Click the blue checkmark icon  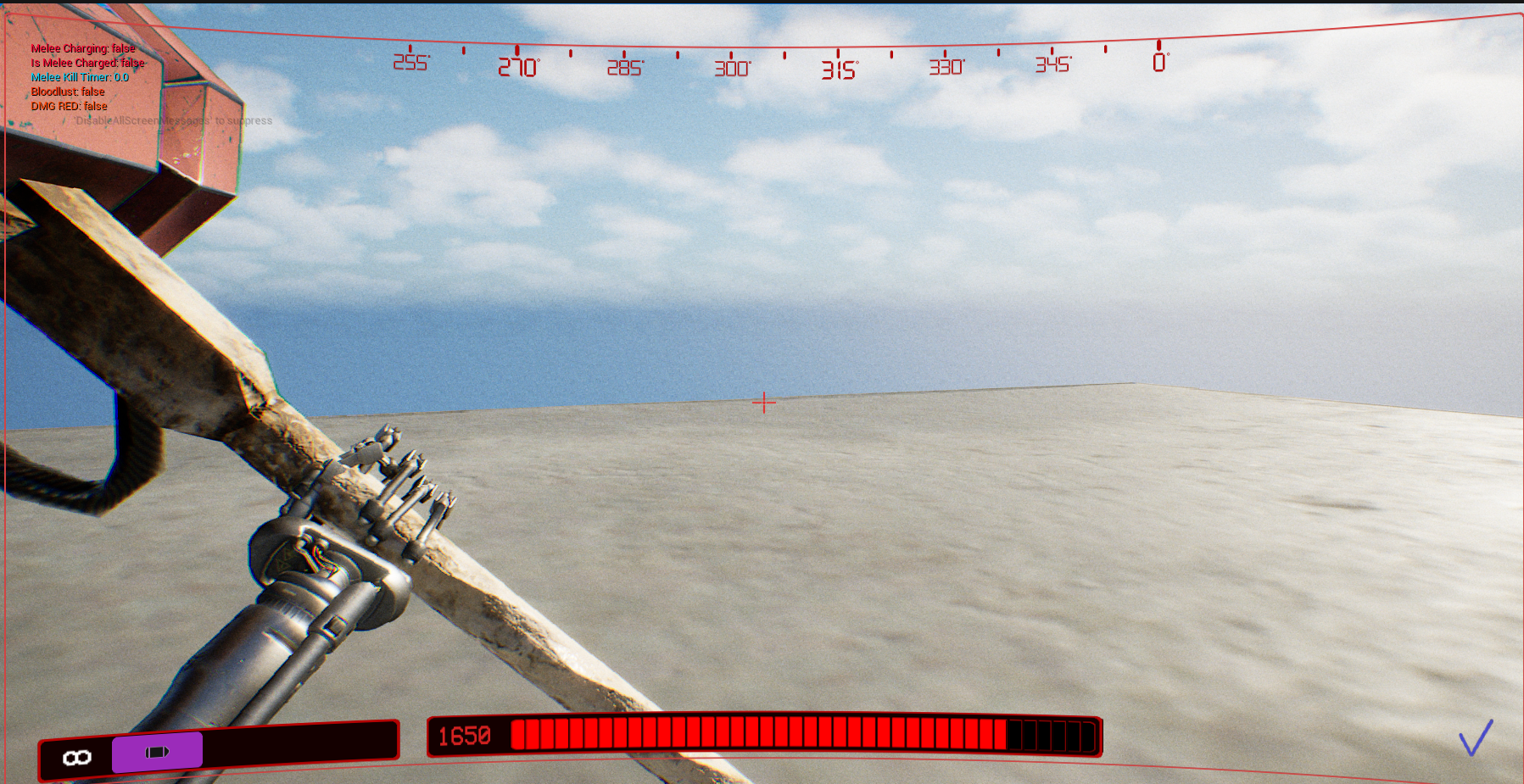pos(1475,738)
